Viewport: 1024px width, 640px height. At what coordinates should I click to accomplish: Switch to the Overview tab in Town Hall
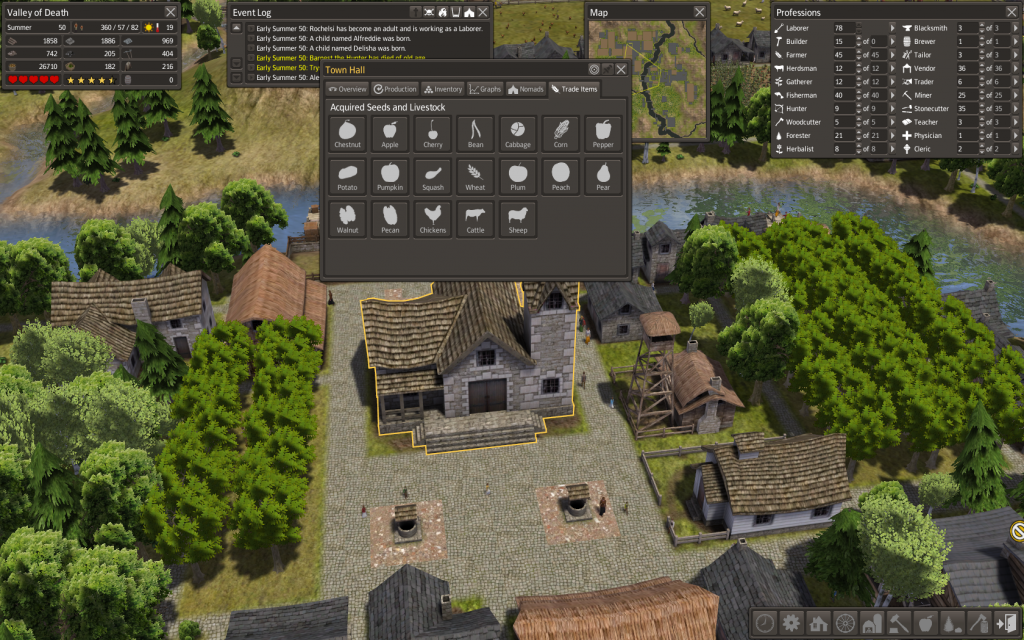(348, 89)
